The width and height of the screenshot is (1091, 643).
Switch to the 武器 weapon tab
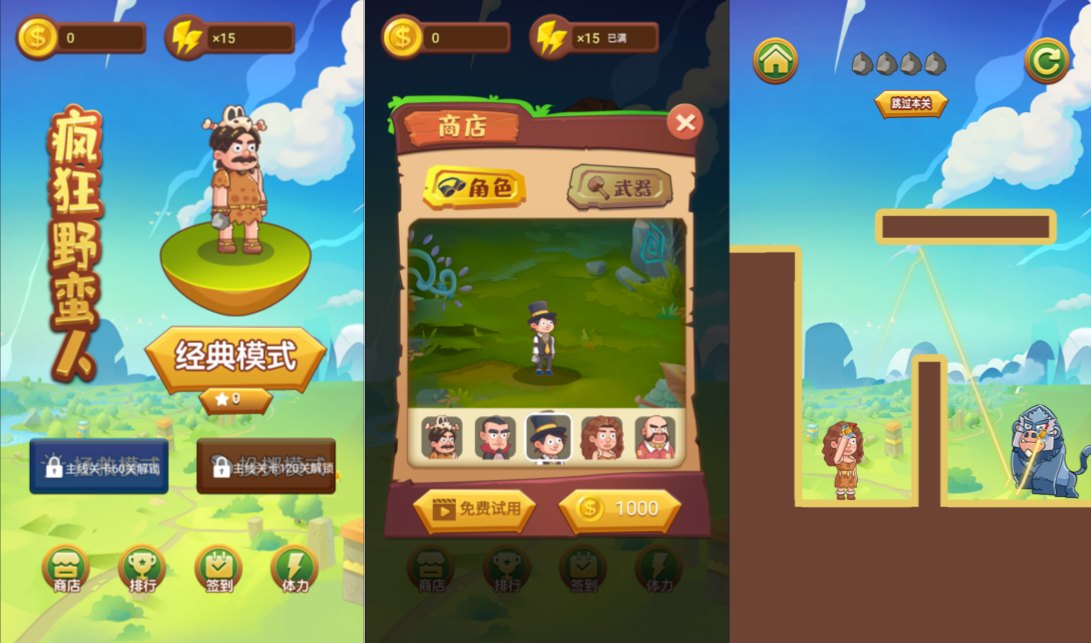point(620,187)
